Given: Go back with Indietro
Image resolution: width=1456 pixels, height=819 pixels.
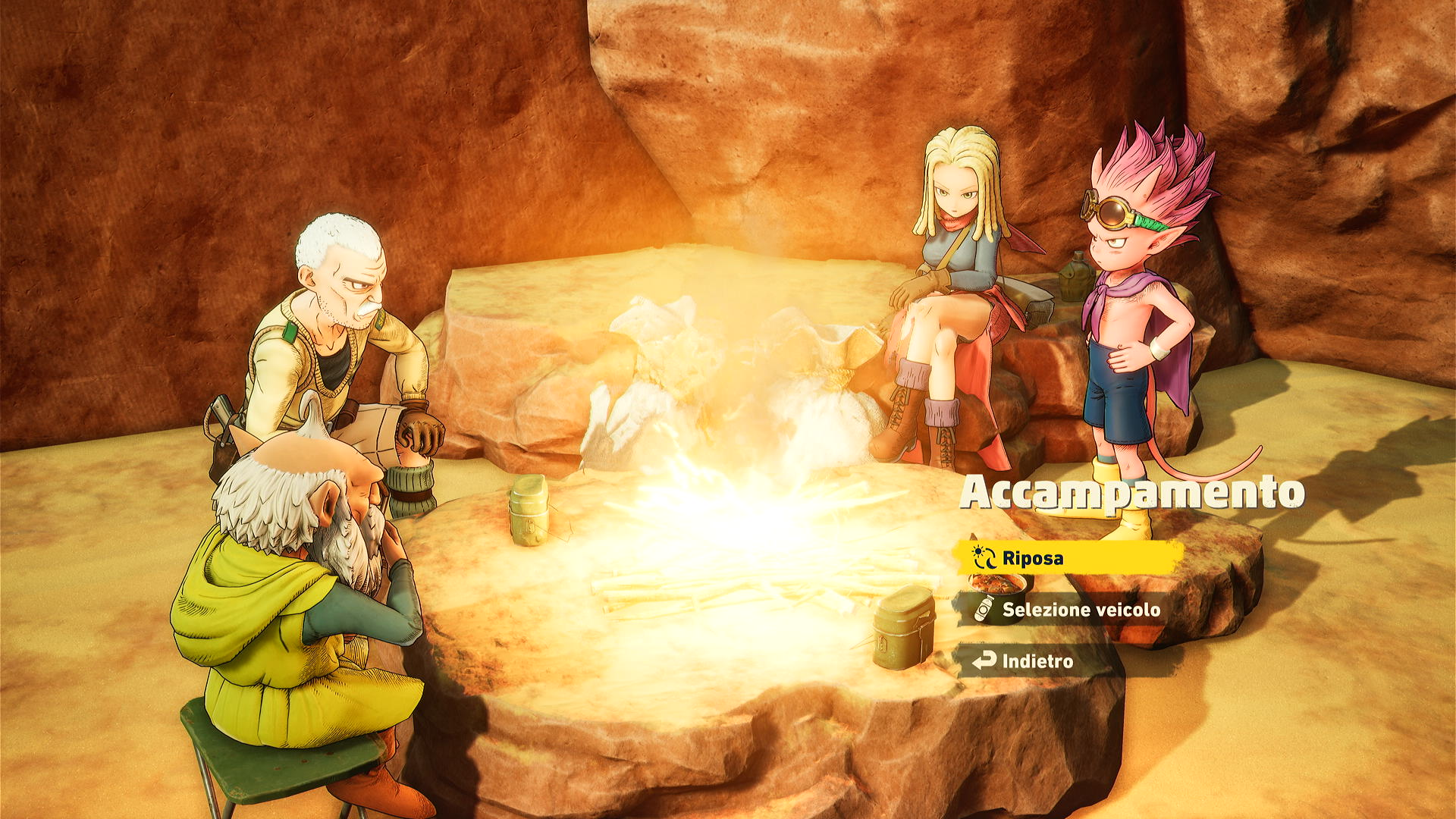Looking at the screenshot, I should (1035, 661).
